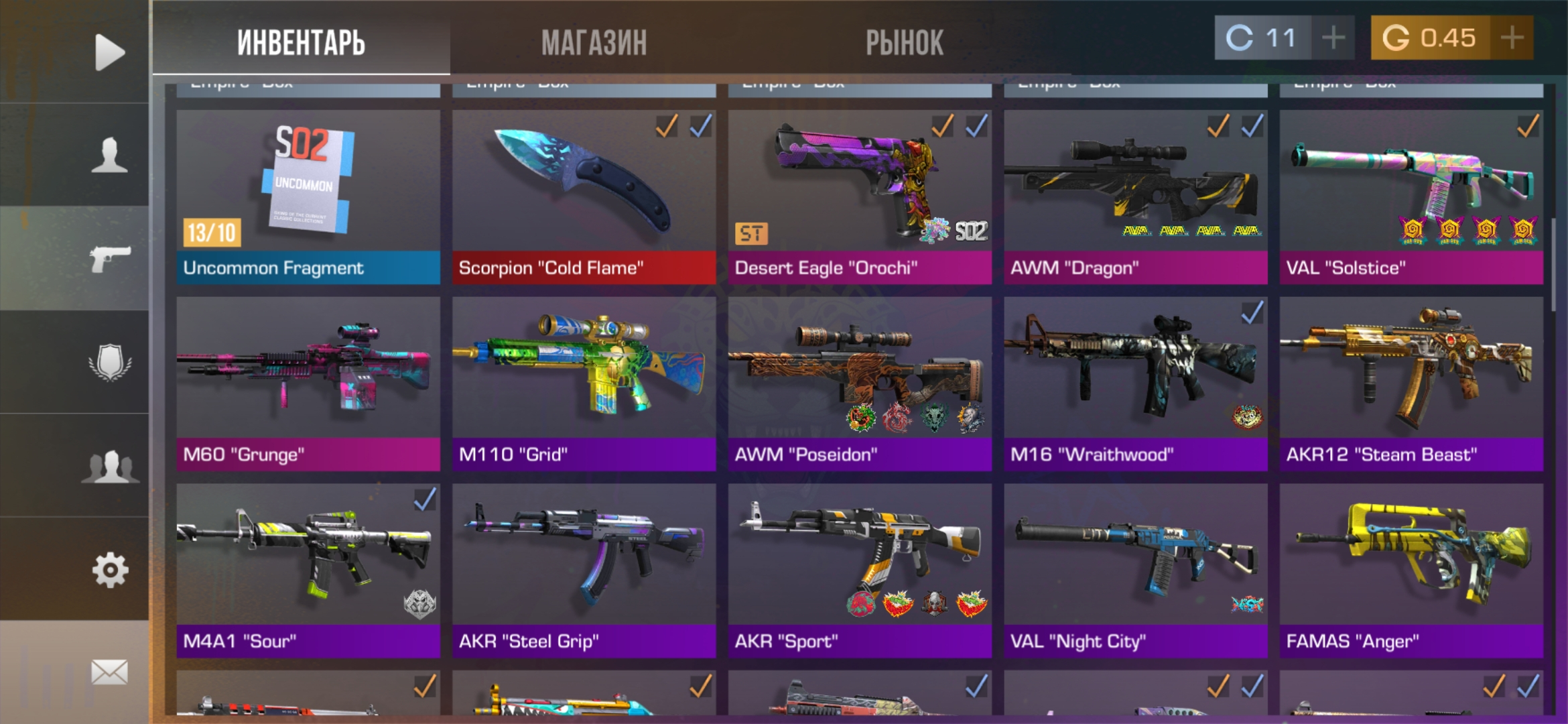Select the AKR "Sport" skin

(x=859, y=570)
